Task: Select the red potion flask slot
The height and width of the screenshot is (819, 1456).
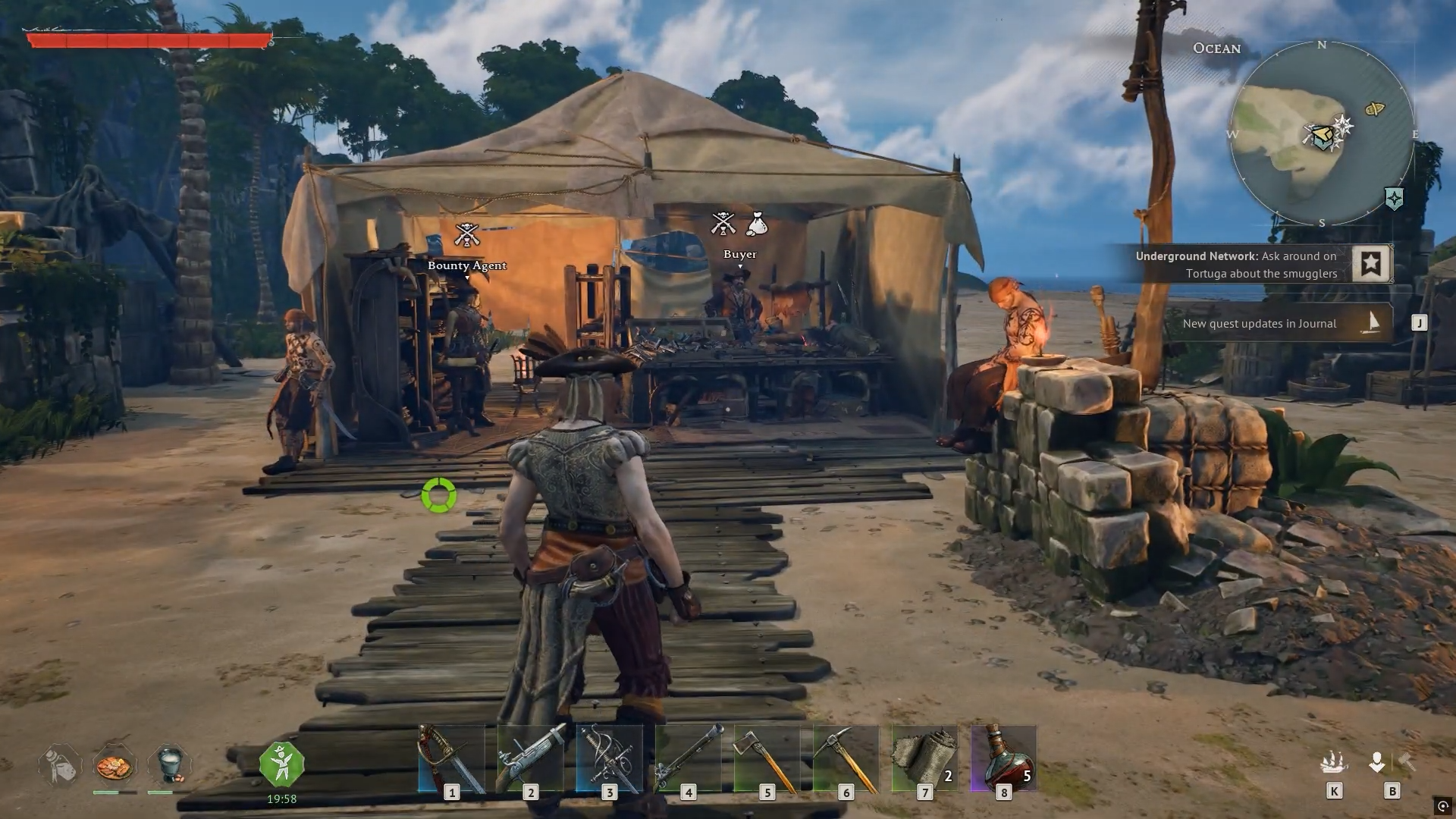Action: click(1003, 758)
